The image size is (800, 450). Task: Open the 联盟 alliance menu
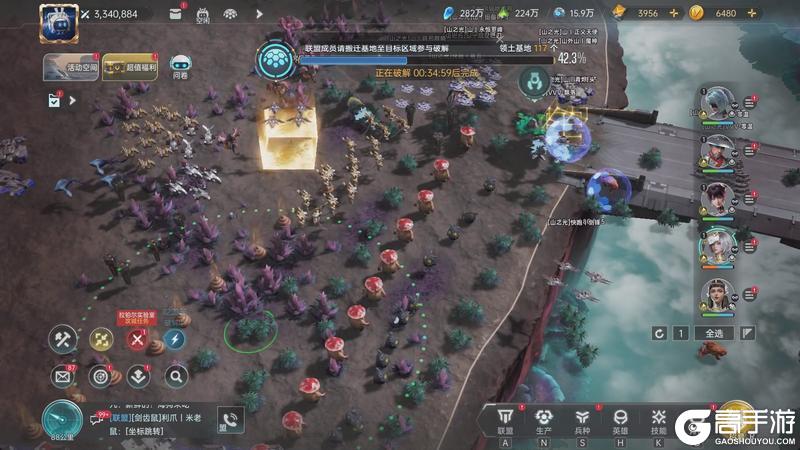[505, 421]
